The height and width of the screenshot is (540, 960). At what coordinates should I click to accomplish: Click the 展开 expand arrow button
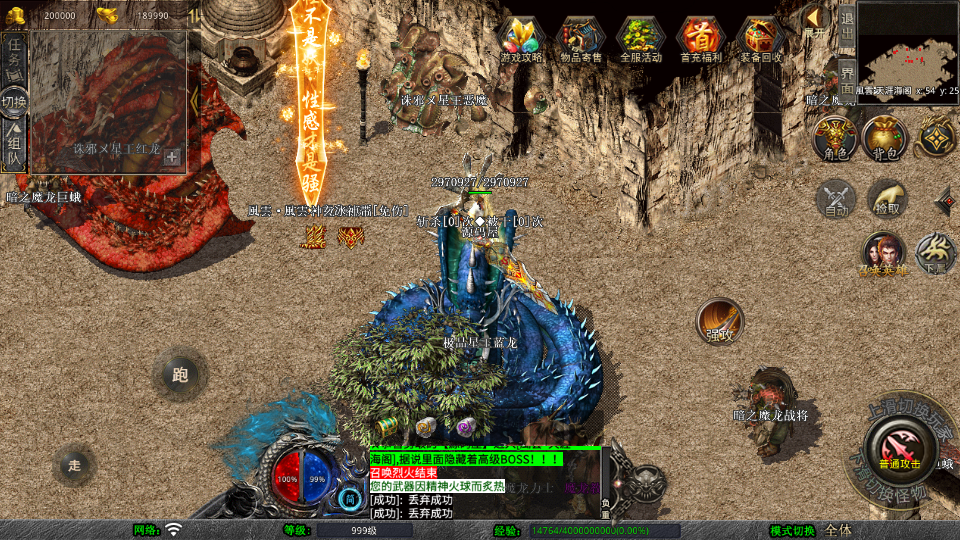[816, 22]
